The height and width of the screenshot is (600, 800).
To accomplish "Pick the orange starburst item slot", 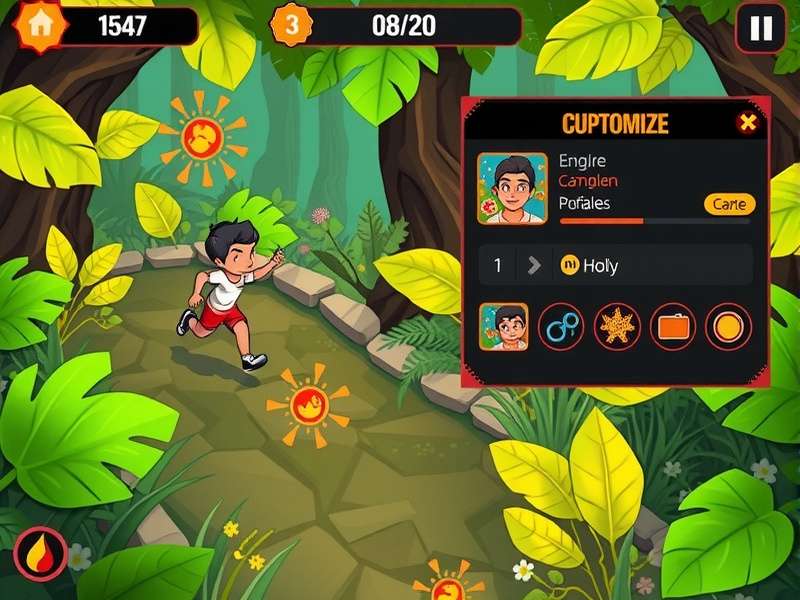I will coord(616,326).
